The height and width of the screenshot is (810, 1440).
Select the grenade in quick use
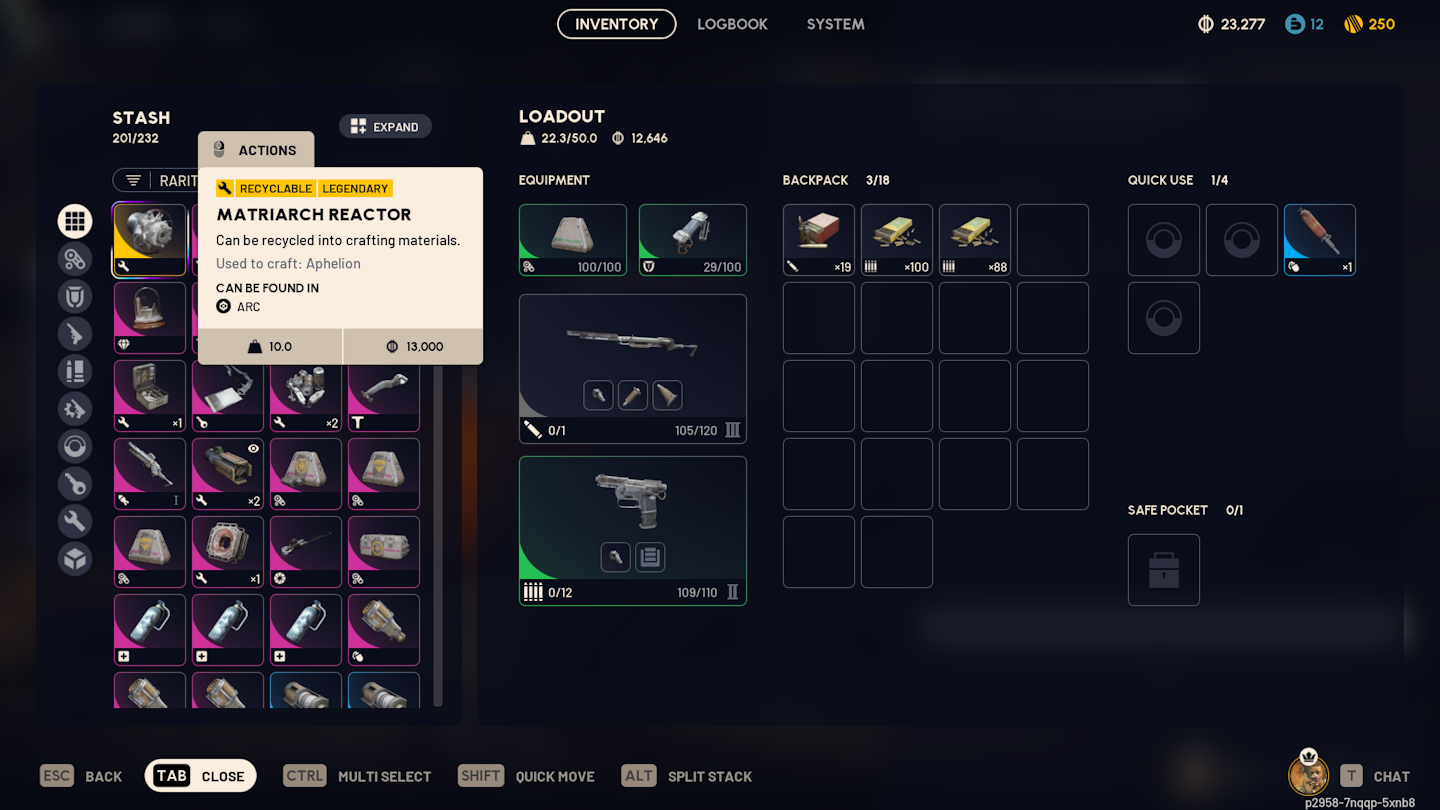1319,240
